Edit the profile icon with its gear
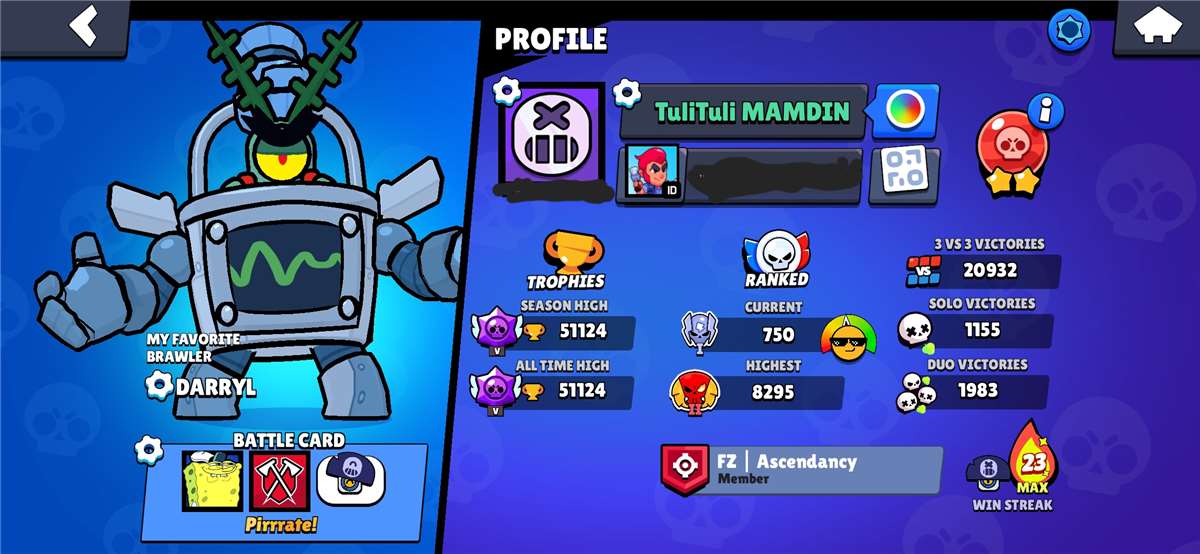 point(508,91)
